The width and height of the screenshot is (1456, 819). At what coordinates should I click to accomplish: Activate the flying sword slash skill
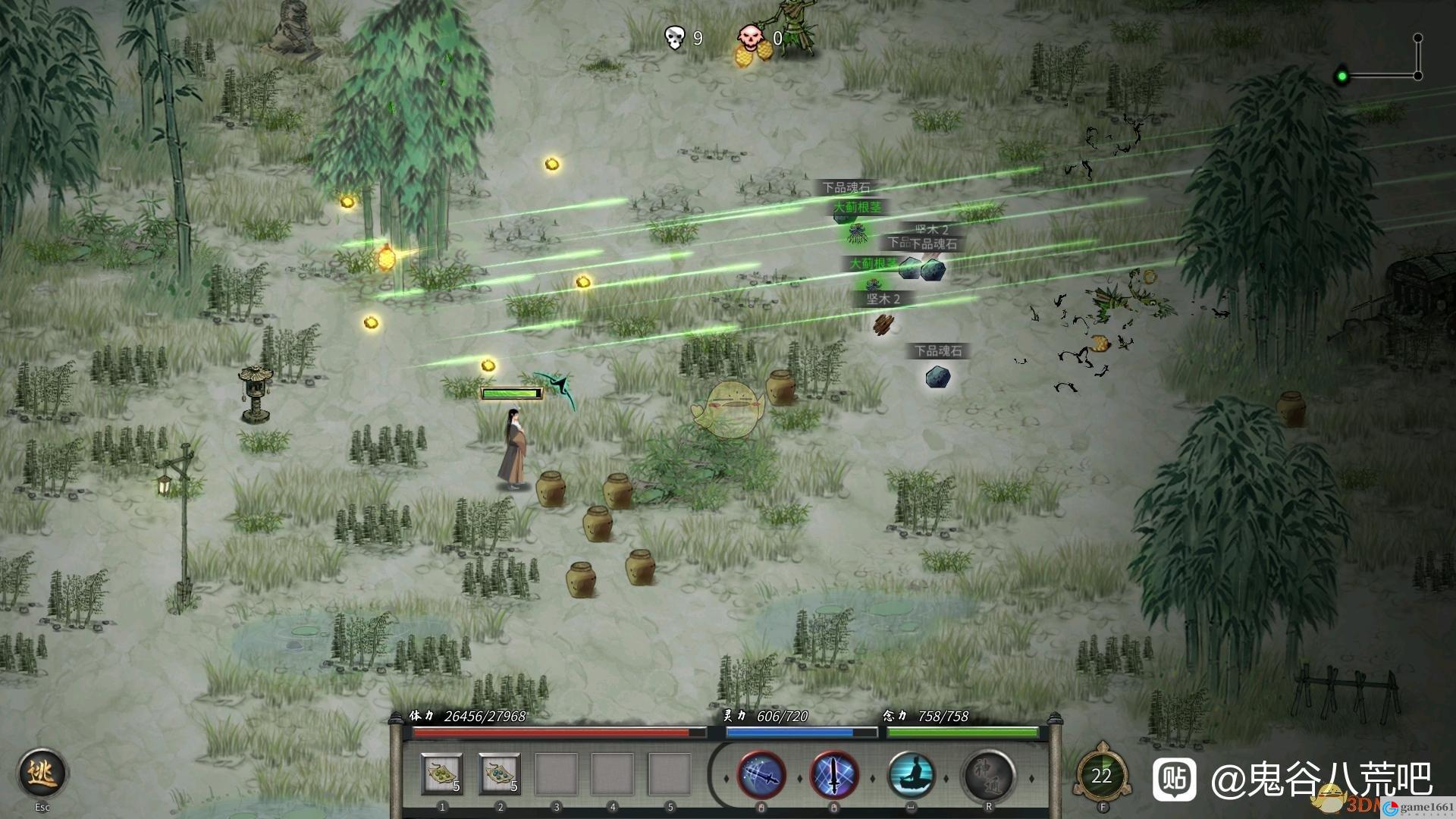[x=761, y=775]
